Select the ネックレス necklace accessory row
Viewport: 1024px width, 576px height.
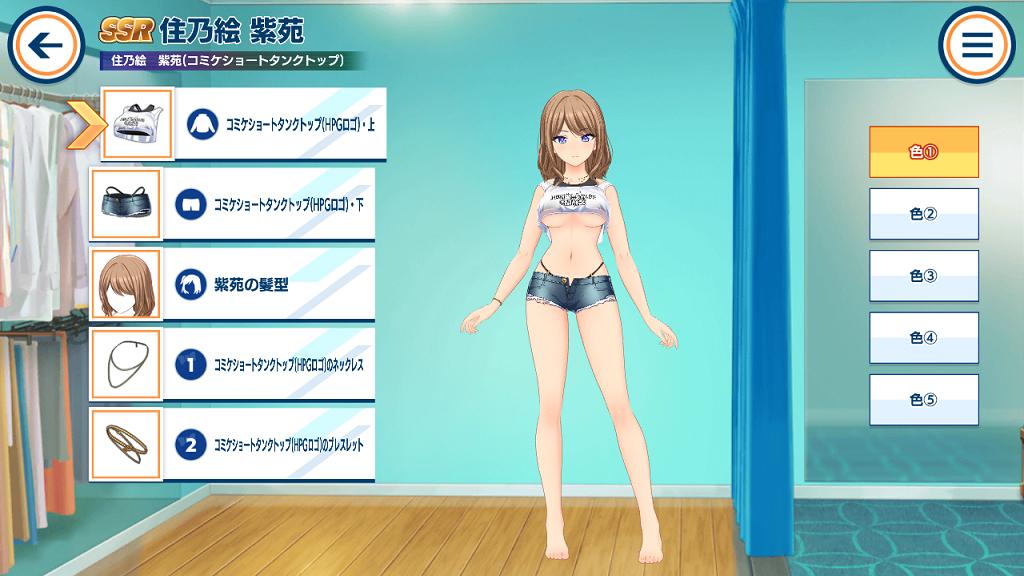[x=268, y=364]
